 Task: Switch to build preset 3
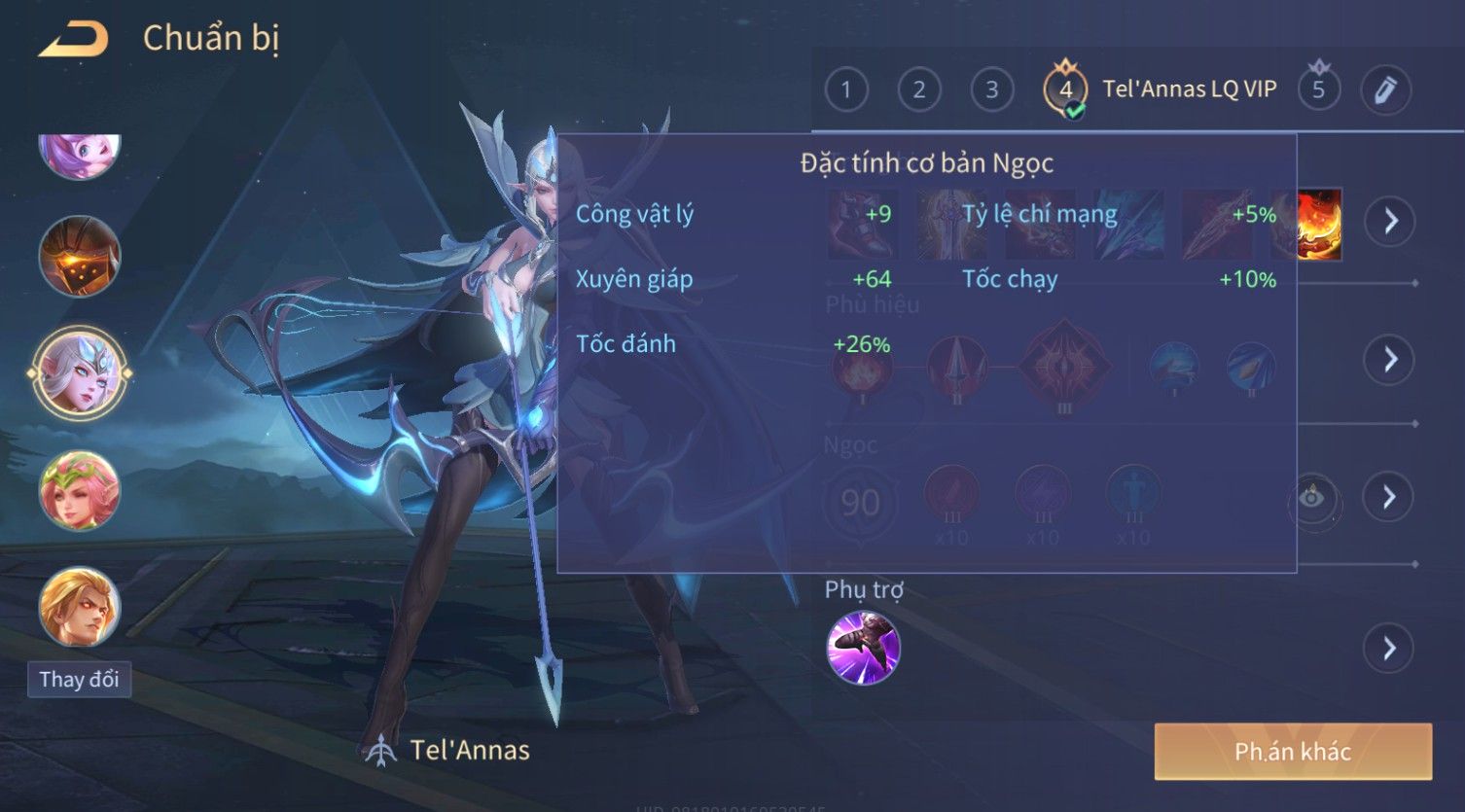(x=992, y=90)
